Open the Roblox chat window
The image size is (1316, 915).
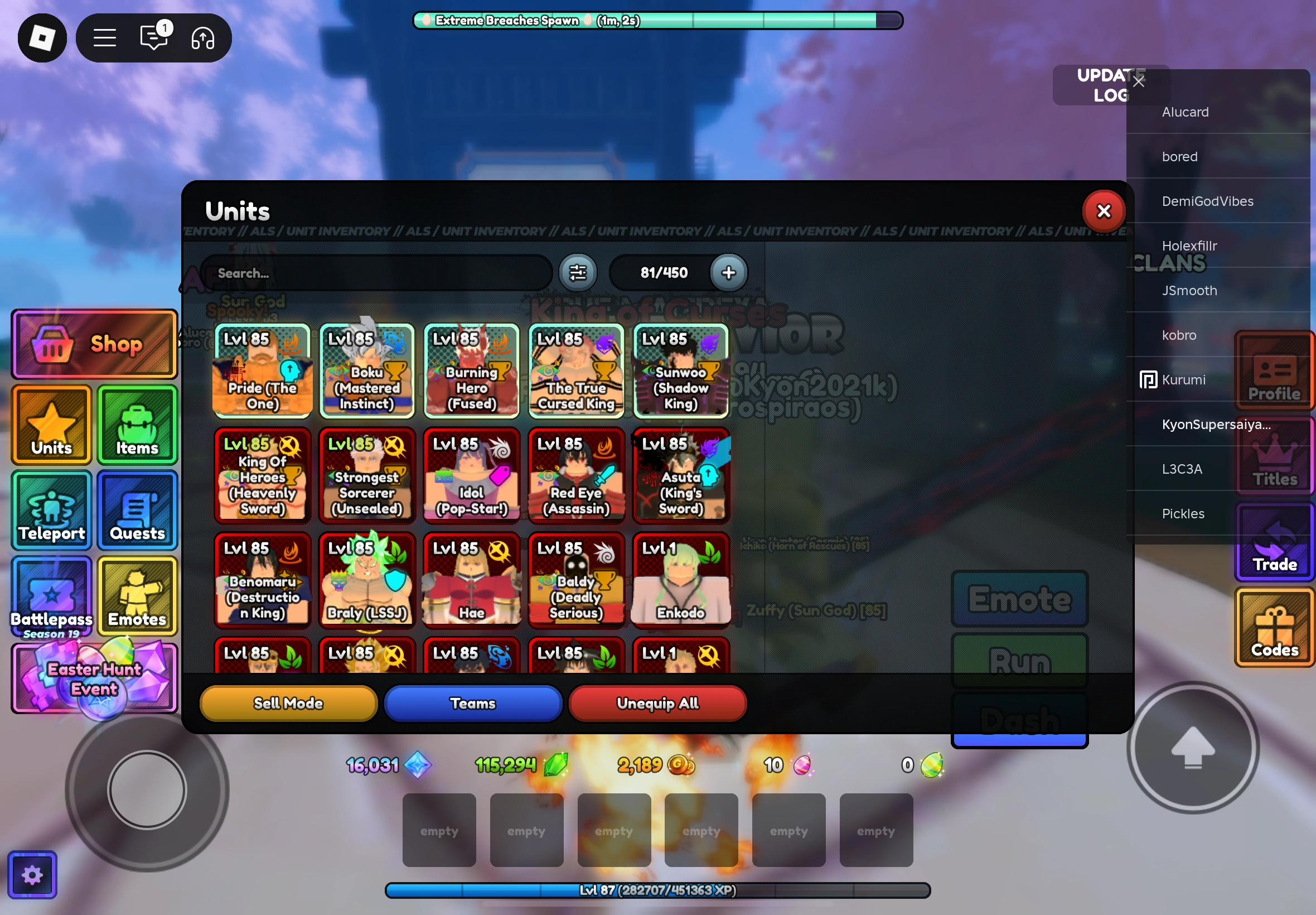coord(153,37)
